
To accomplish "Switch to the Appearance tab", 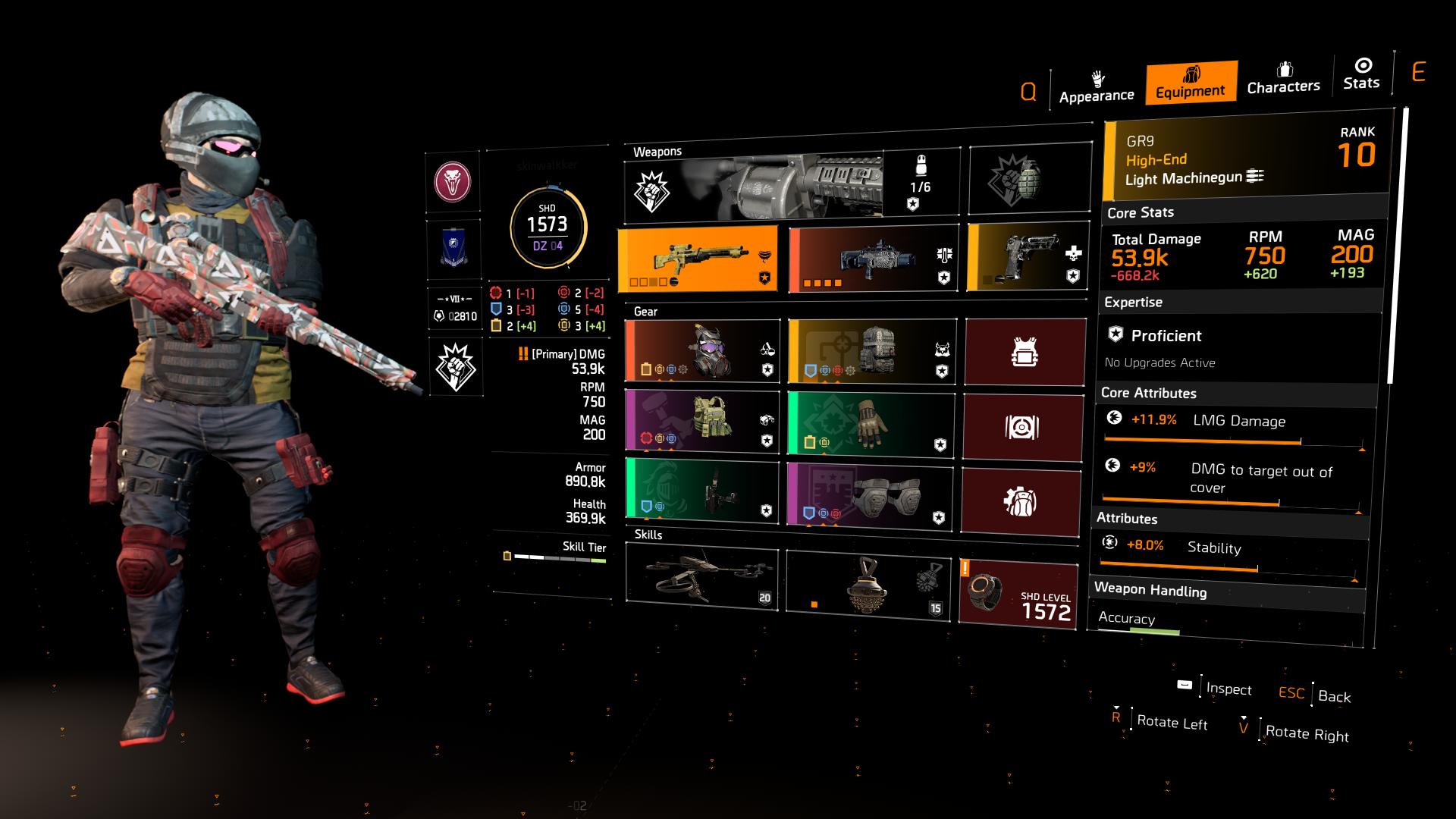I will point(1096,87).
